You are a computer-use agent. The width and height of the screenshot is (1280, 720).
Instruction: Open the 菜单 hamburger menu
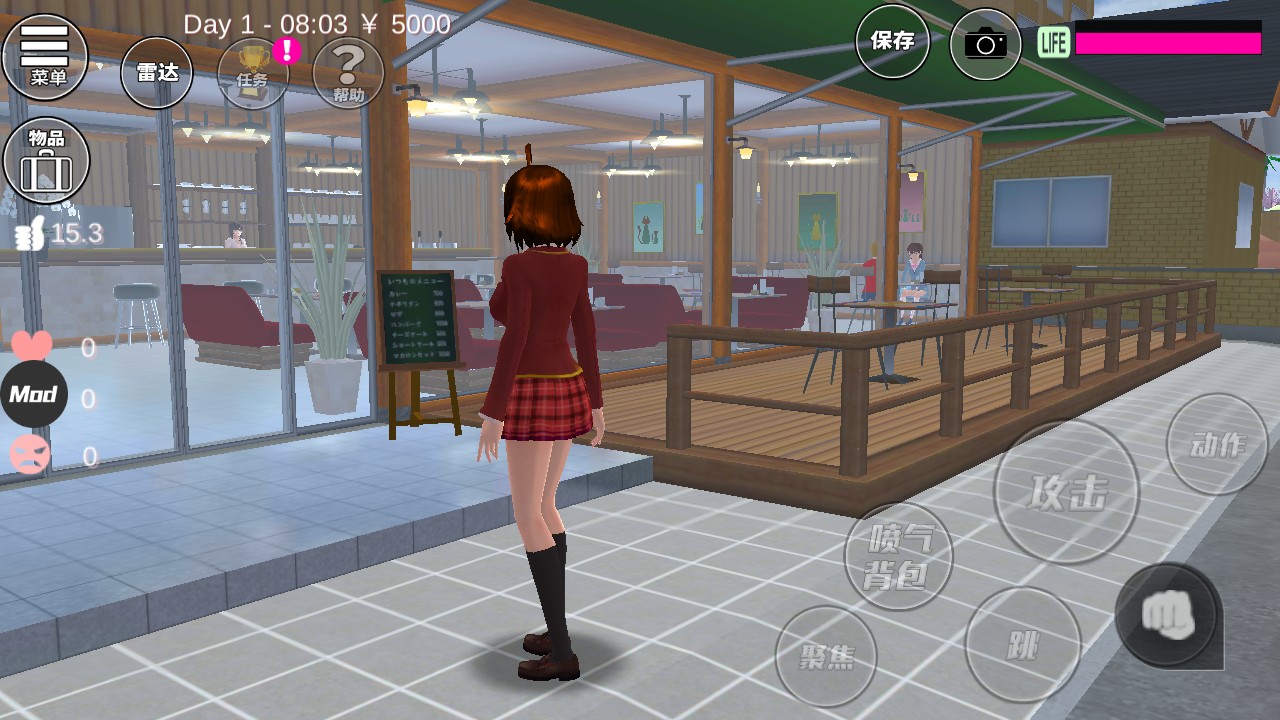45,55
